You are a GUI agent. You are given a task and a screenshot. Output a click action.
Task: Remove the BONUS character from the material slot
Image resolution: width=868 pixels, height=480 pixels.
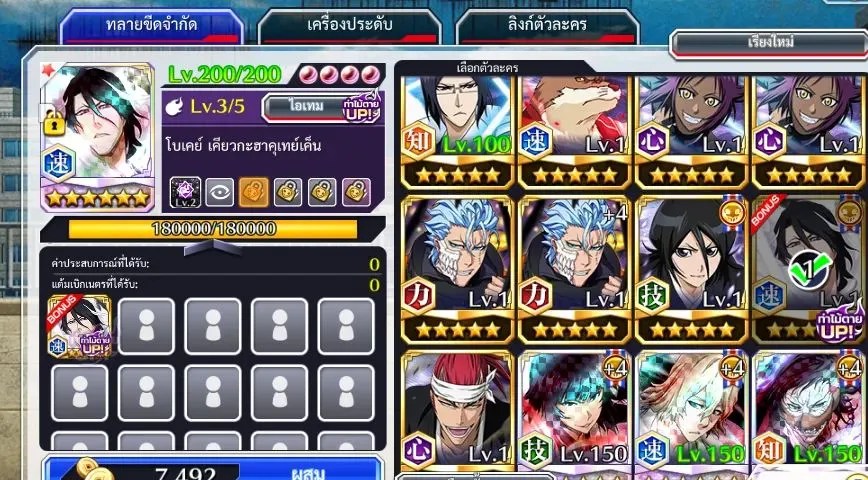coord(79,326)
